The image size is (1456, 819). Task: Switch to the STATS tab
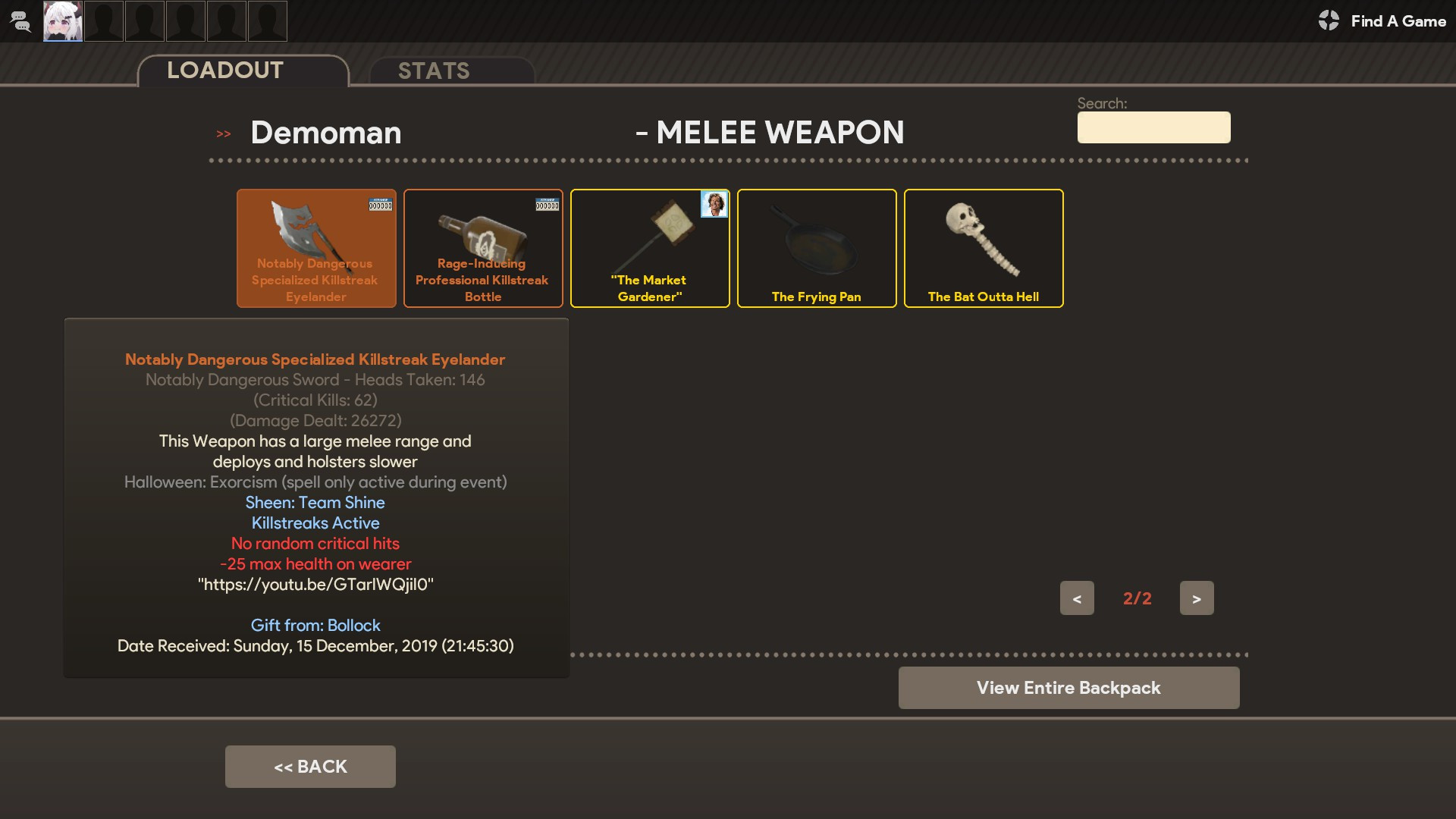[x=434, y=71]
